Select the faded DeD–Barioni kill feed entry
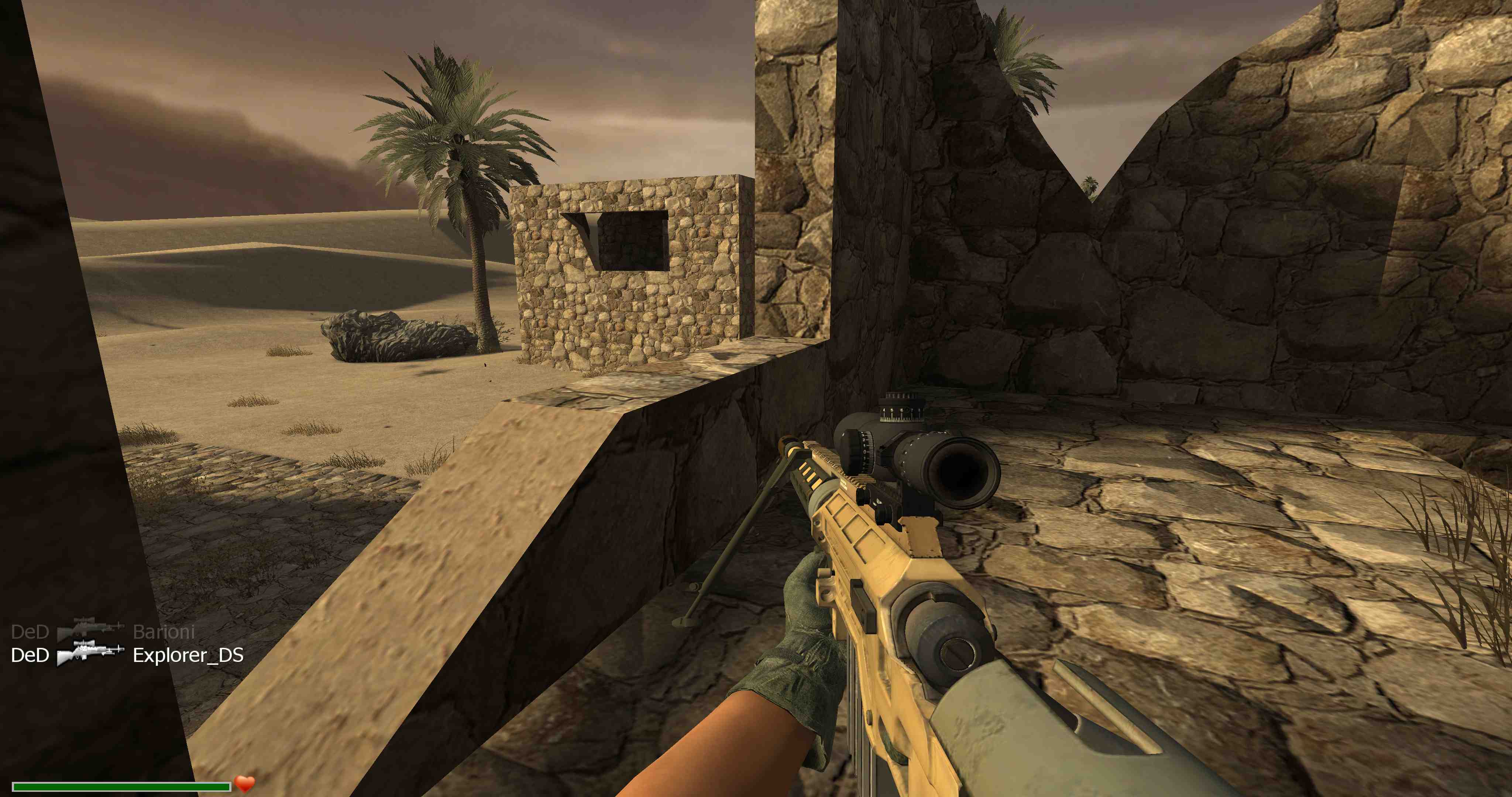Image resolution: width=1512 pixels, height=797 pixels. click(103, 631)
